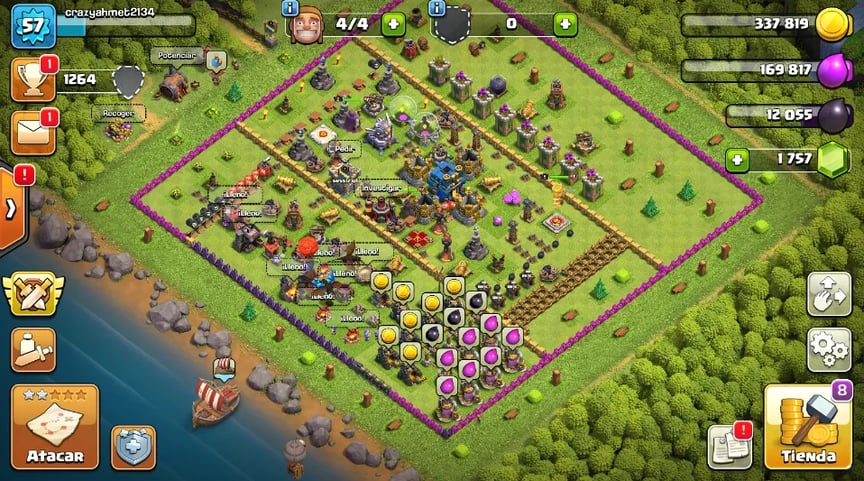Open the army overview sword icon
Screen dimensions: 864x481
coord(32,348)
